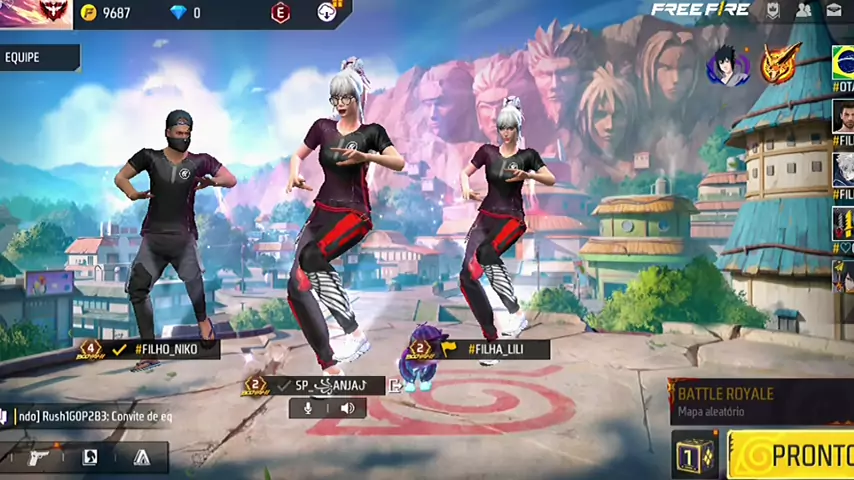Tap the yellow PRONTO ready button
This screenshot has height=480, width=854.
tap(792, 455)
